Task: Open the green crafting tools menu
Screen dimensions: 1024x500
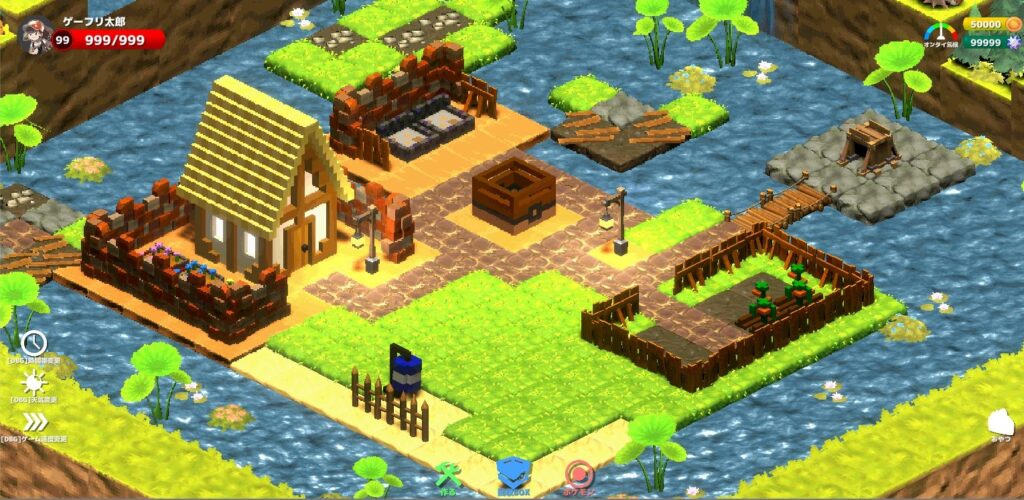Action: pos(448,475)
